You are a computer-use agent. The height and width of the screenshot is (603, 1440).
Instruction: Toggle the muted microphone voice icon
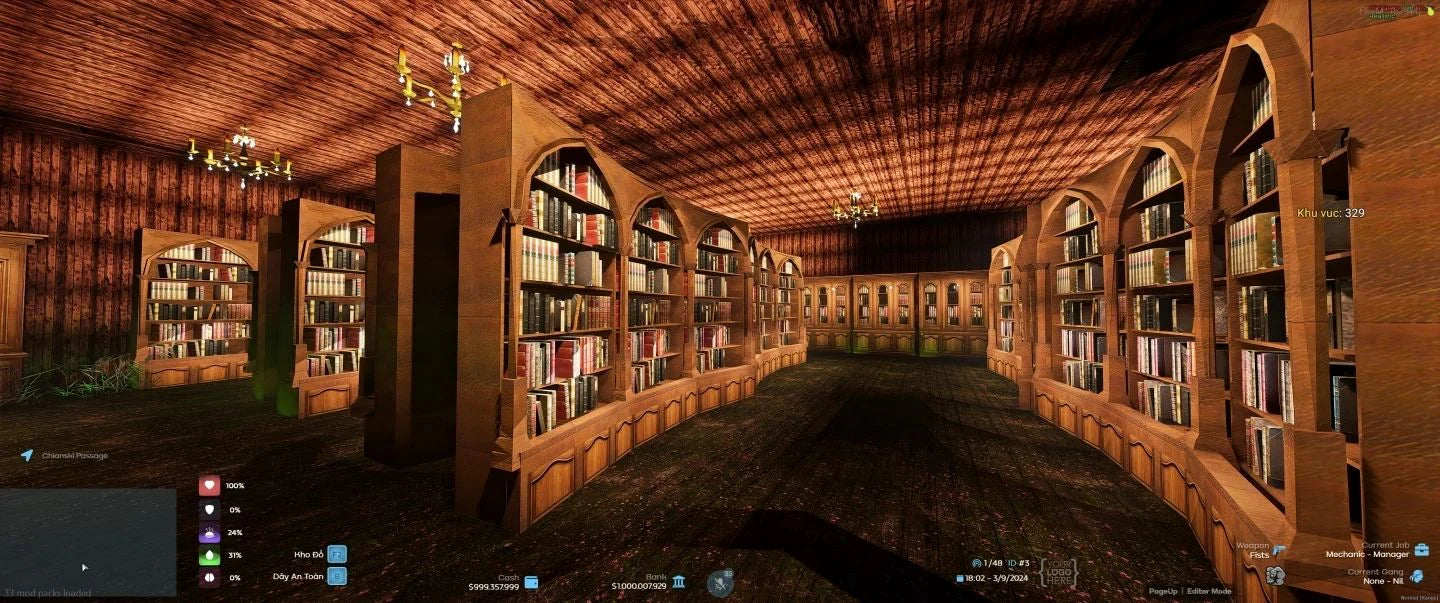click(x=720, y=583)
